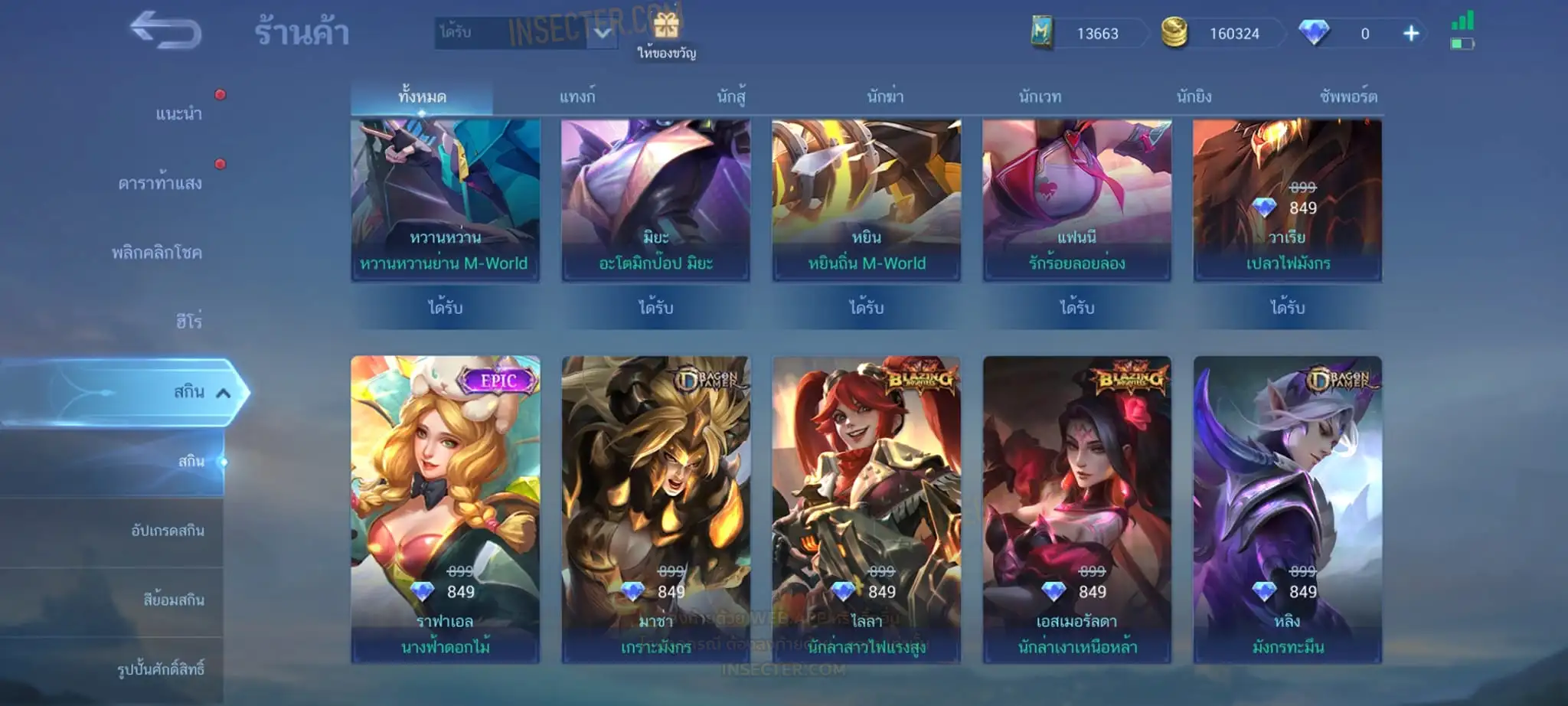Open the gift box ให้ของขวัญ button

pyautogui.click(x=666, y=34)
